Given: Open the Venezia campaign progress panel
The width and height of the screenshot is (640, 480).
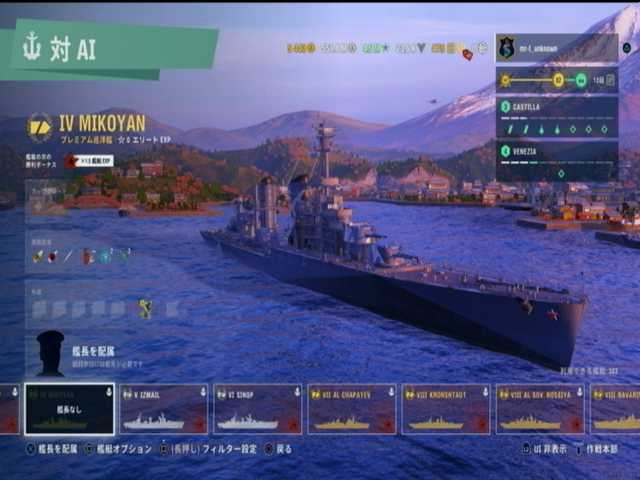Looking at the screenshot, I should coord(556,160).
